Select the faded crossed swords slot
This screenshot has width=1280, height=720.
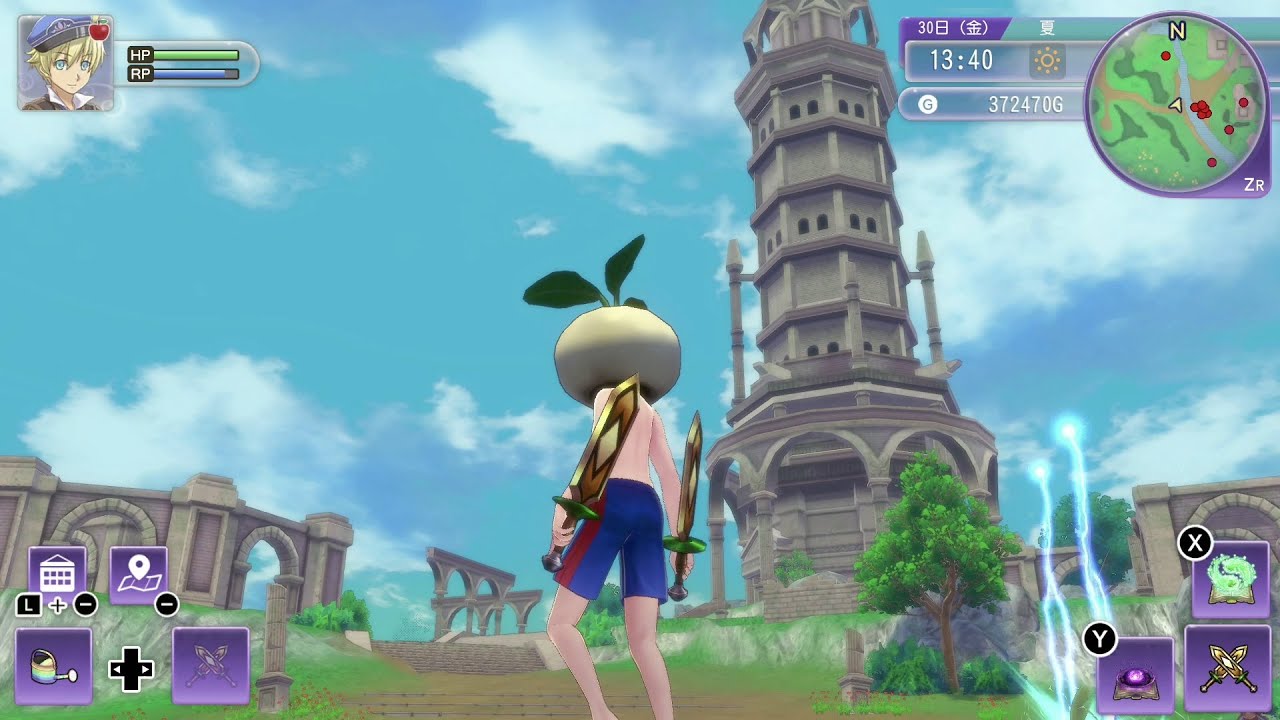click(211, 665)
